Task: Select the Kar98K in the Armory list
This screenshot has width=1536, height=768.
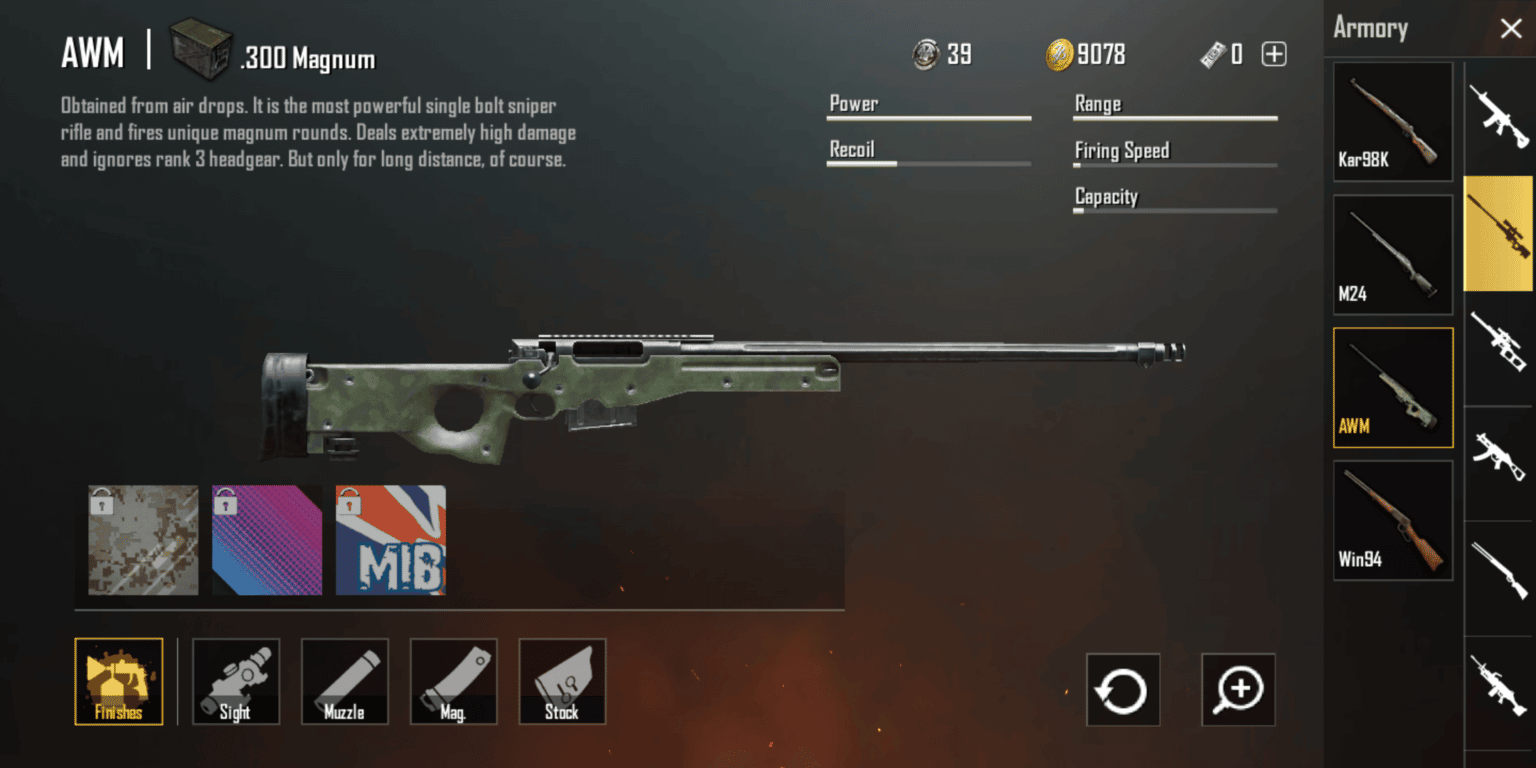Action: [1392, 120]
